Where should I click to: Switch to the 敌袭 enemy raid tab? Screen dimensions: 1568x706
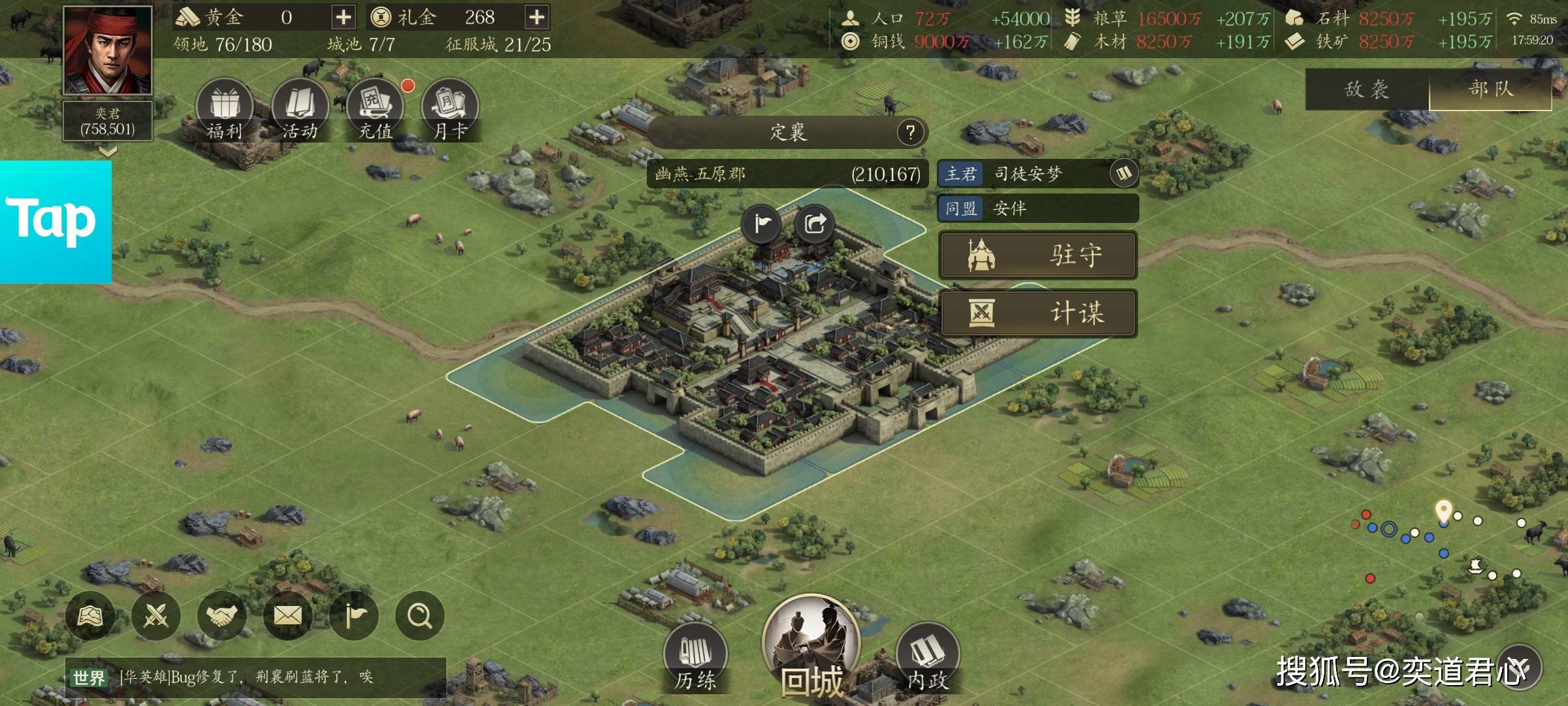pyautogui.click(x=1367, y=89)
